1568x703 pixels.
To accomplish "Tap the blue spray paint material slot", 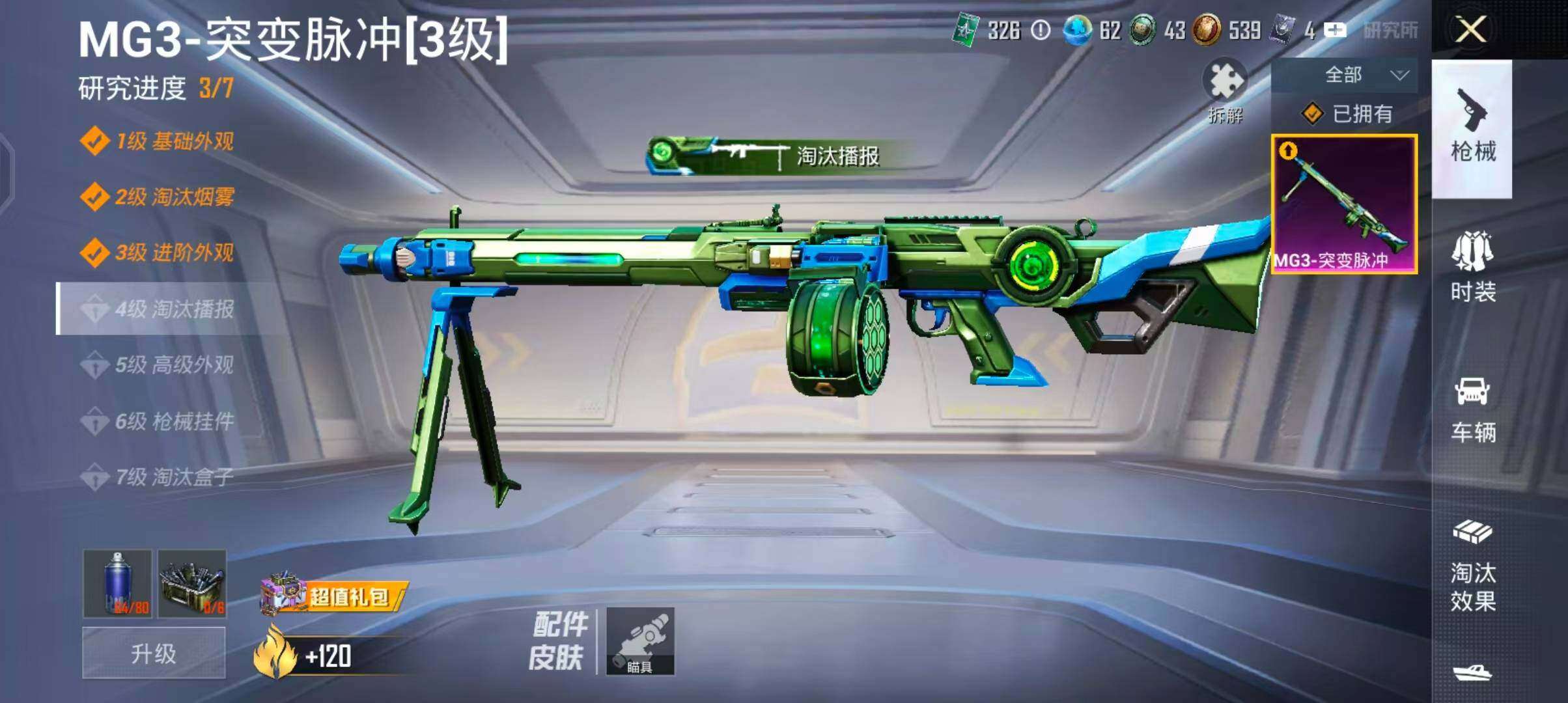I will [118, 583].
